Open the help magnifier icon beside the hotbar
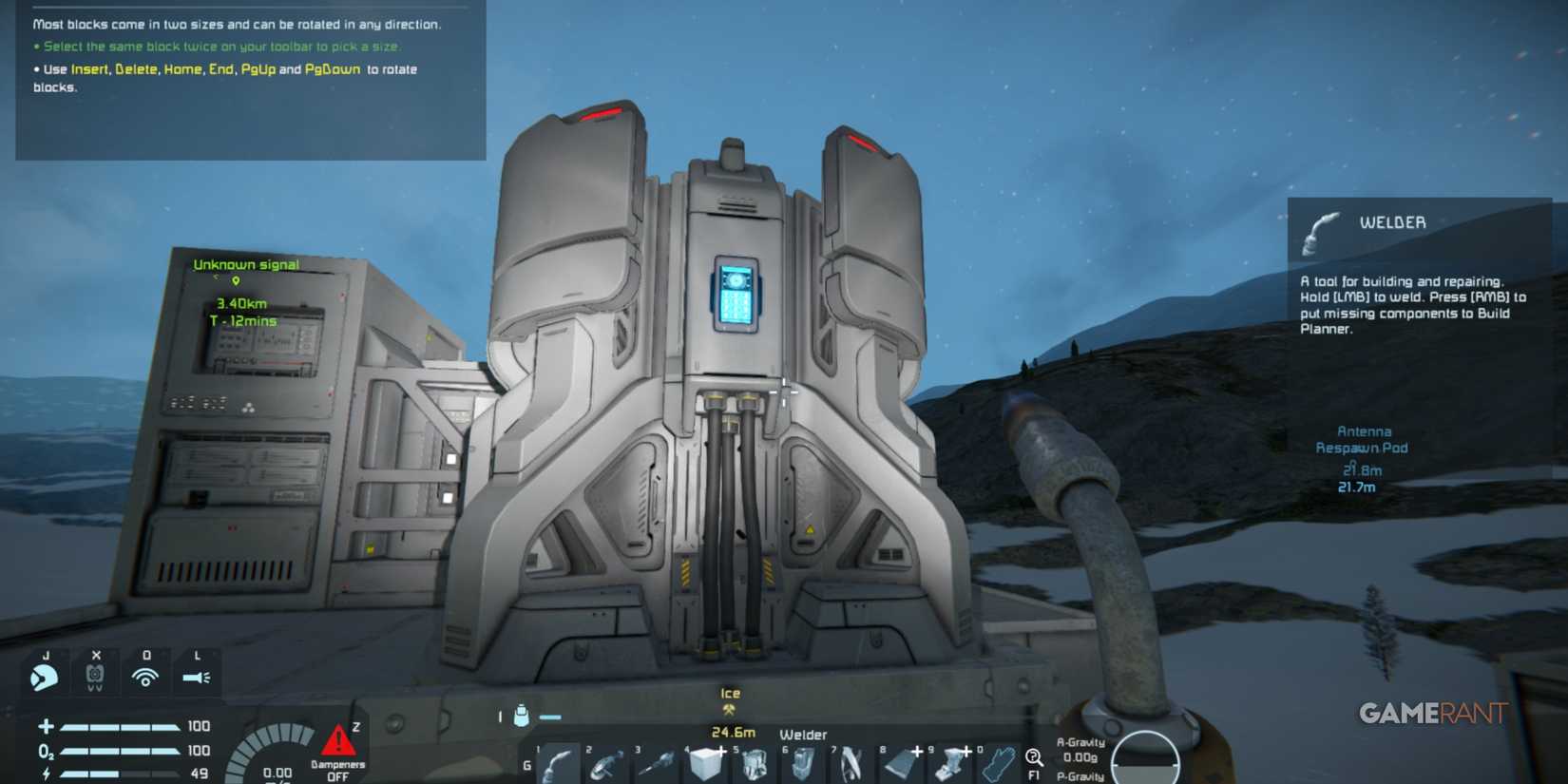Screen dimensions: 1568x784 click(1033, 758)
